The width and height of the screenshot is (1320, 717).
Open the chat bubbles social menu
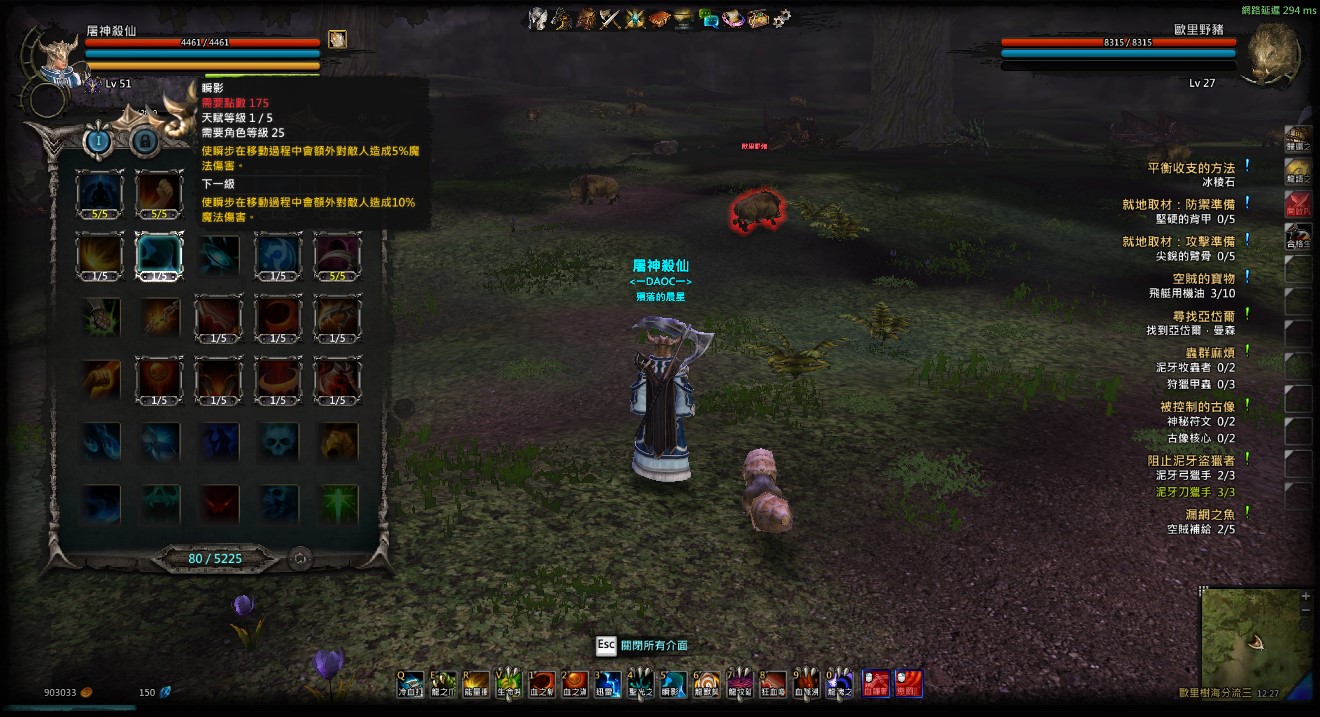[x=709, y=18]
